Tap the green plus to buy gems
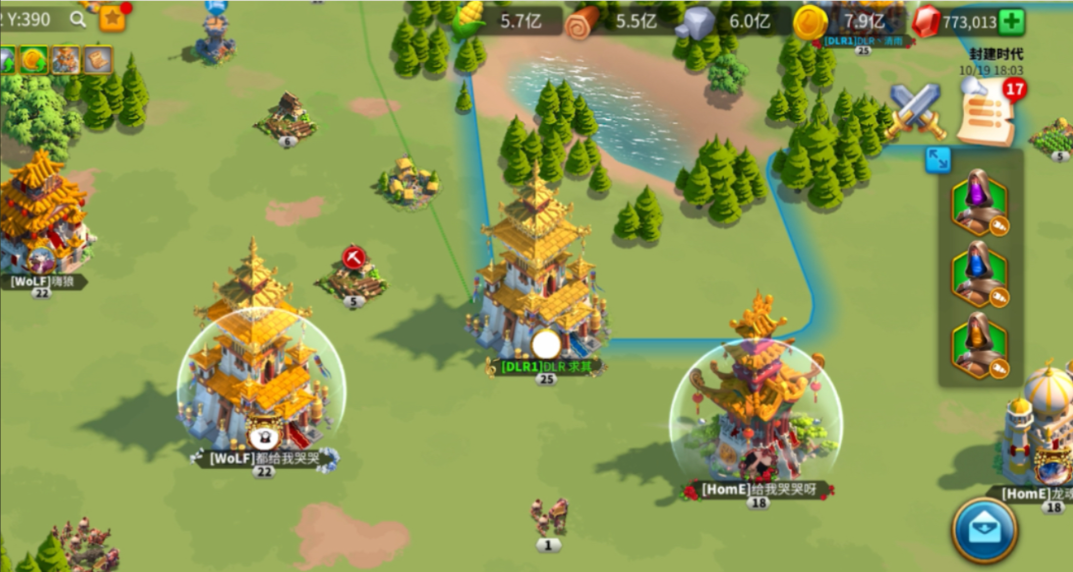This screenshot has height=572, width=1073. (1011, 21)
